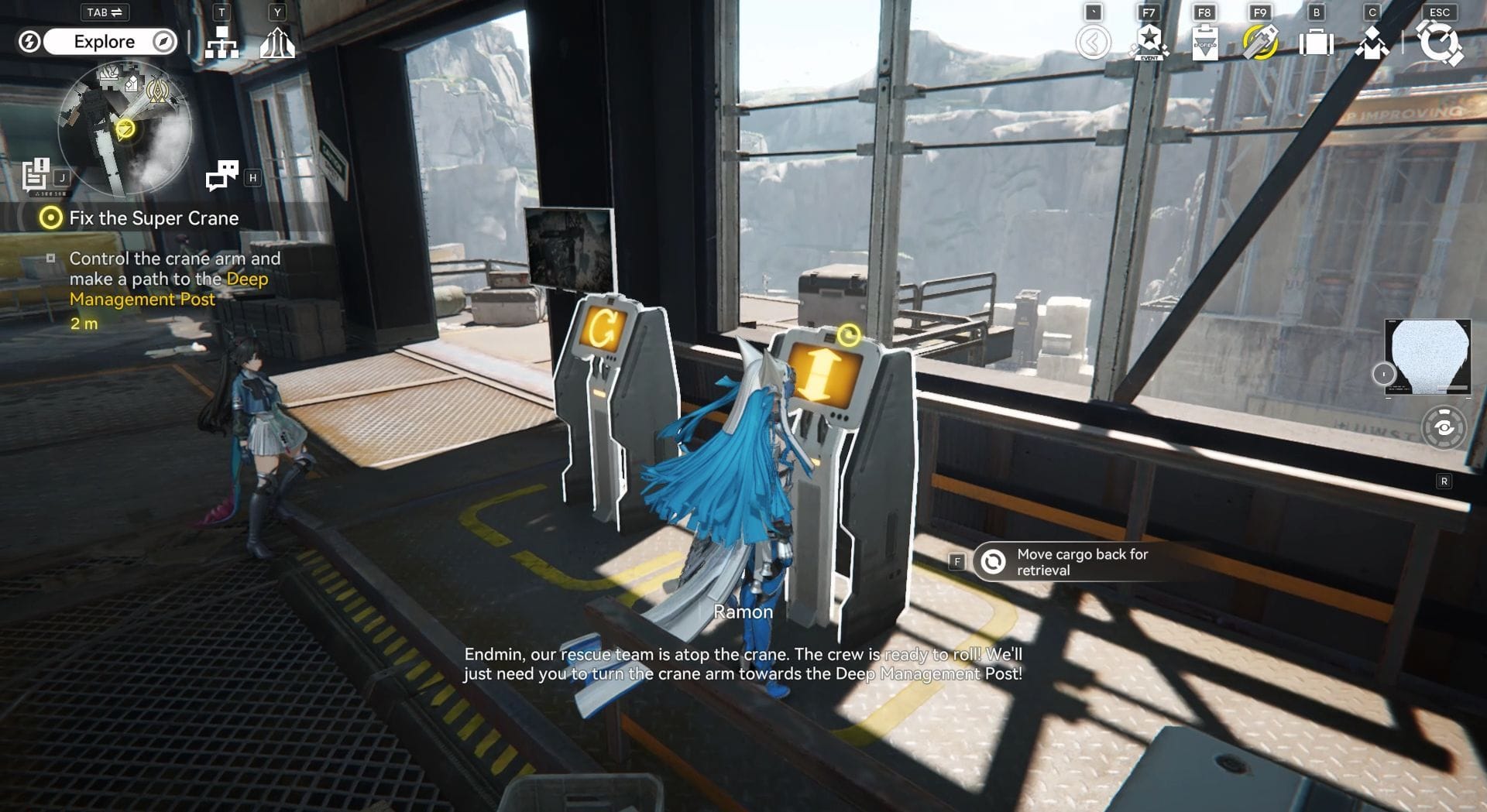Open the main menu ring icon
The width and height of the screenshot is (1487, 812).
point(1439,43)
